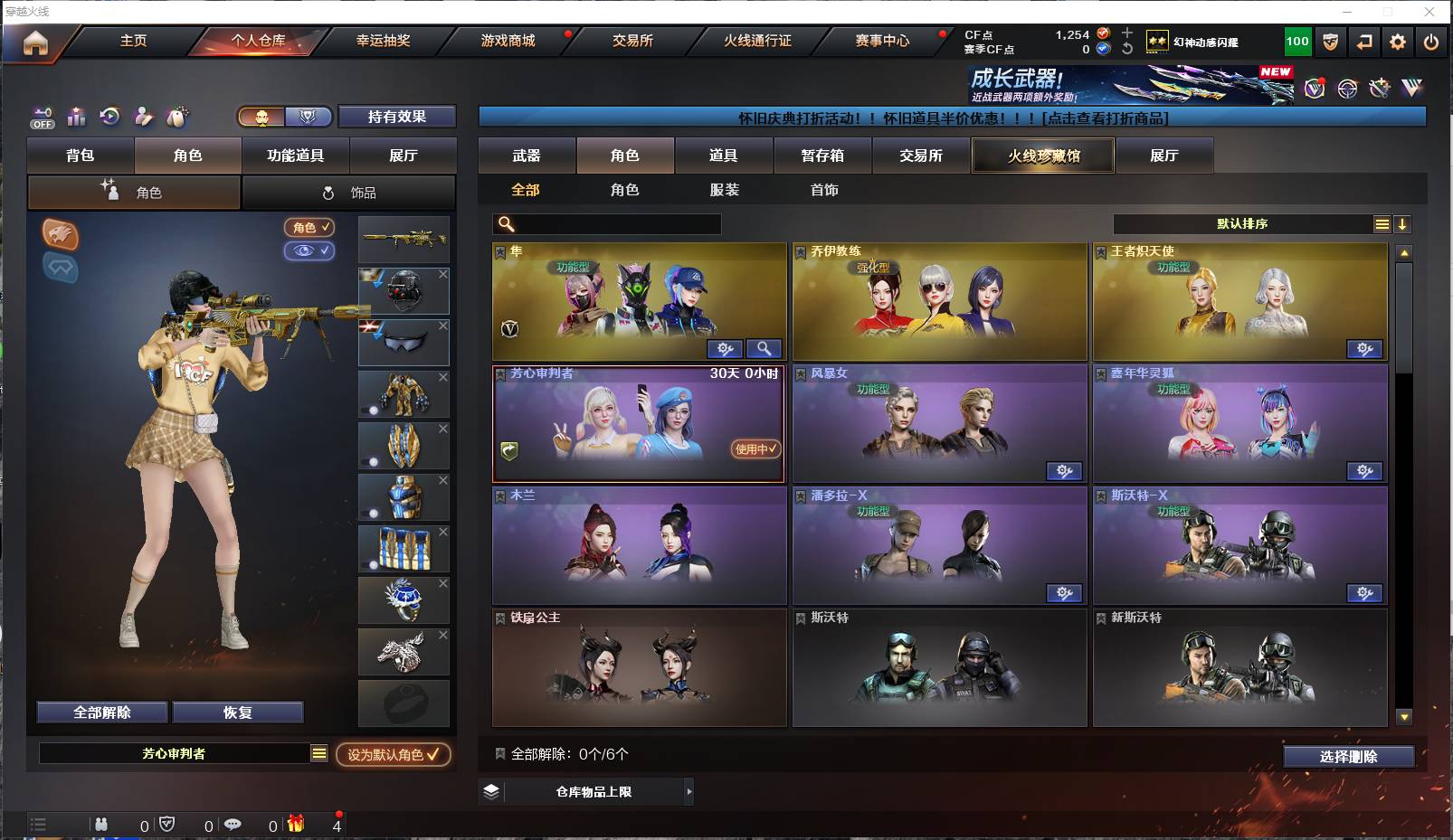The image size is (1453, 840).
Task: Open settings via the gear icon in the title bar
Action: pyautogui.click(x=1397, y=41)
